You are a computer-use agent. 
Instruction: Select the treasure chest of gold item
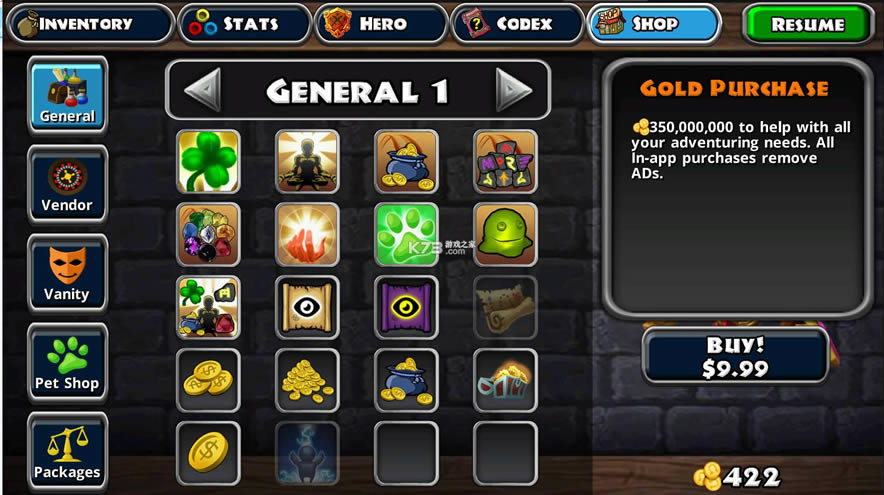(505, 380)
